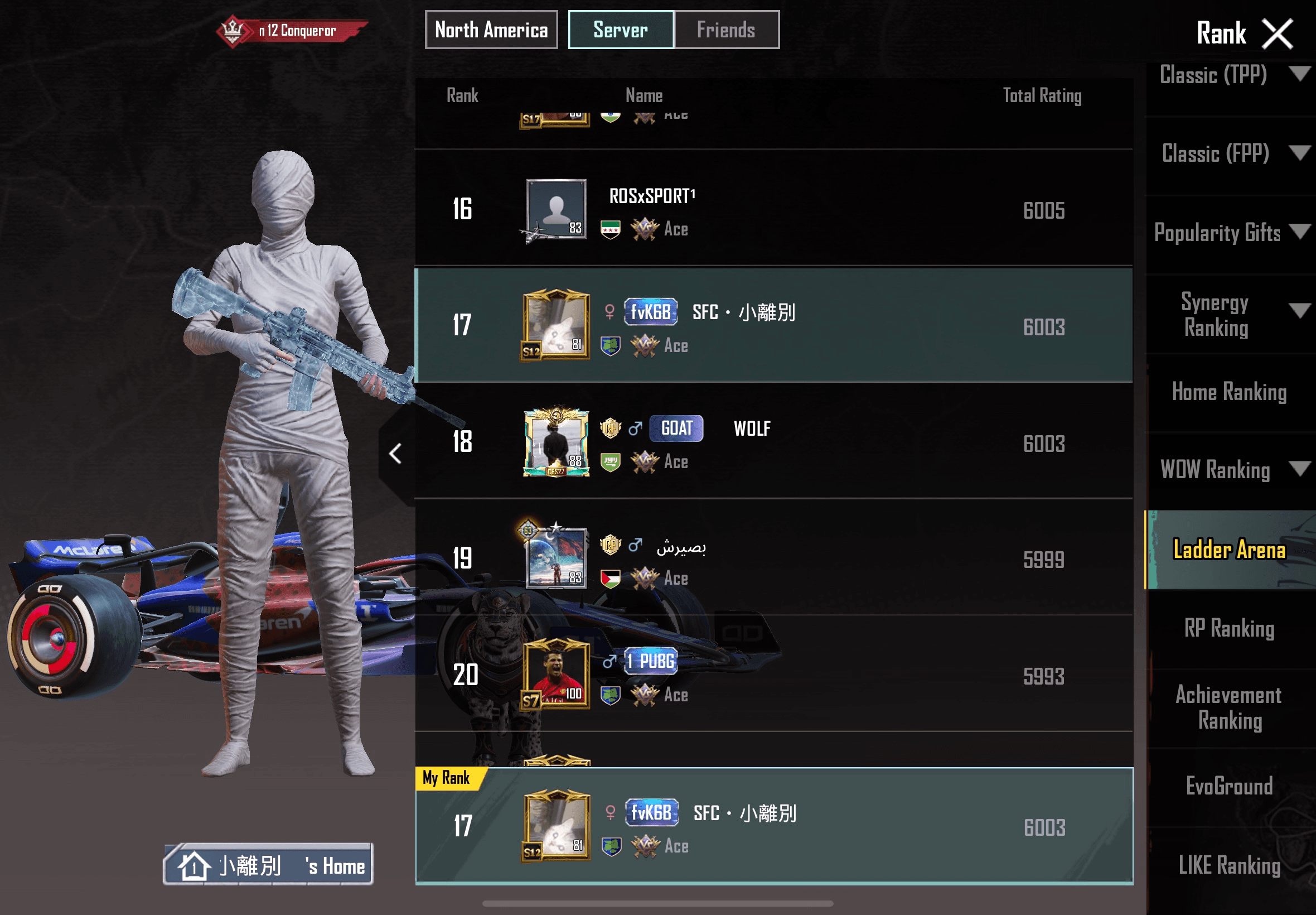The width and height of the screenshot is (1316, 915).
Task: Click the RP badge next to rank 18 player
Action: [x=610, y=429]
